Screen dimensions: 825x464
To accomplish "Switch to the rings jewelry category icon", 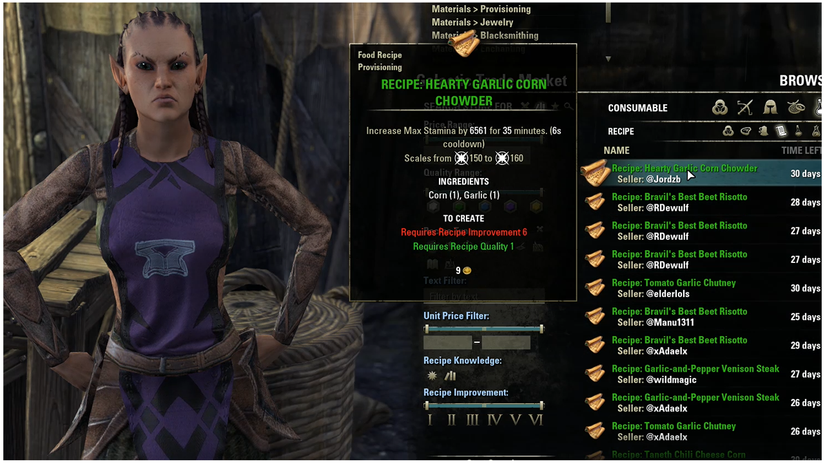I will click(x=796, y=107).
